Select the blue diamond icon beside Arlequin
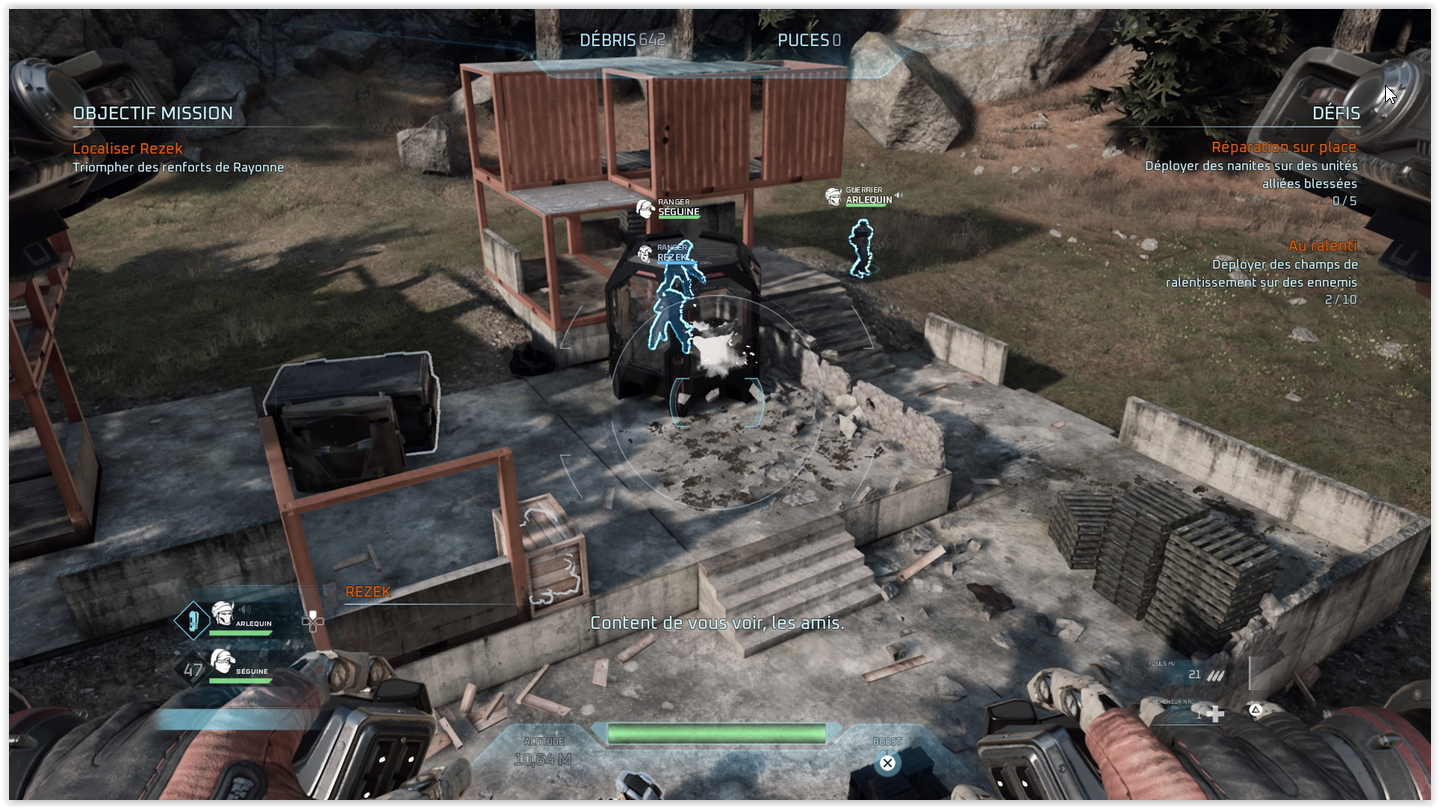The width and height of the screenshot is (1439, 808). click(191, 620)
